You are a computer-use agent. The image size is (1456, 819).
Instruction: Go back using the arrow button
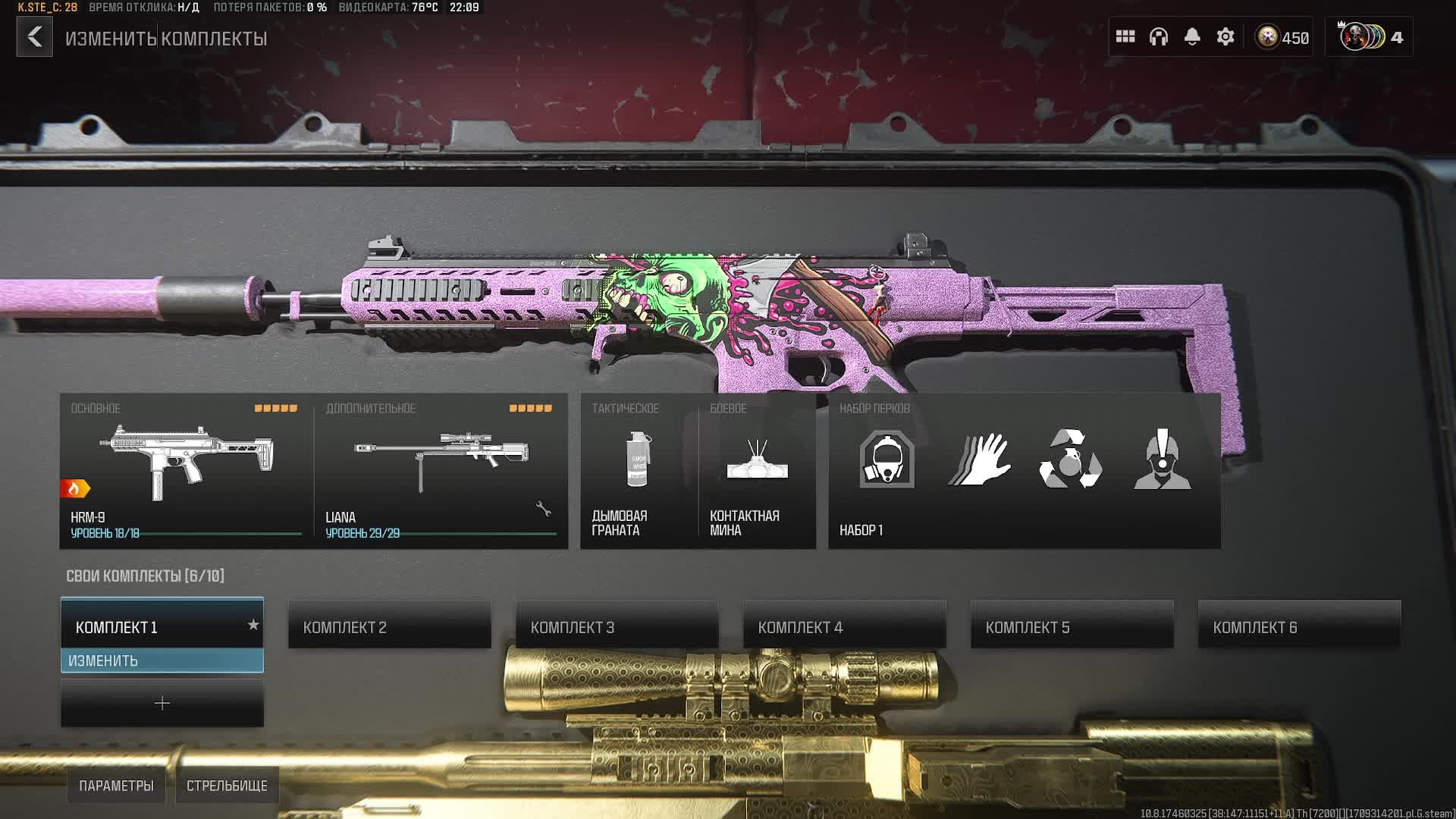(x=35, y=37)
